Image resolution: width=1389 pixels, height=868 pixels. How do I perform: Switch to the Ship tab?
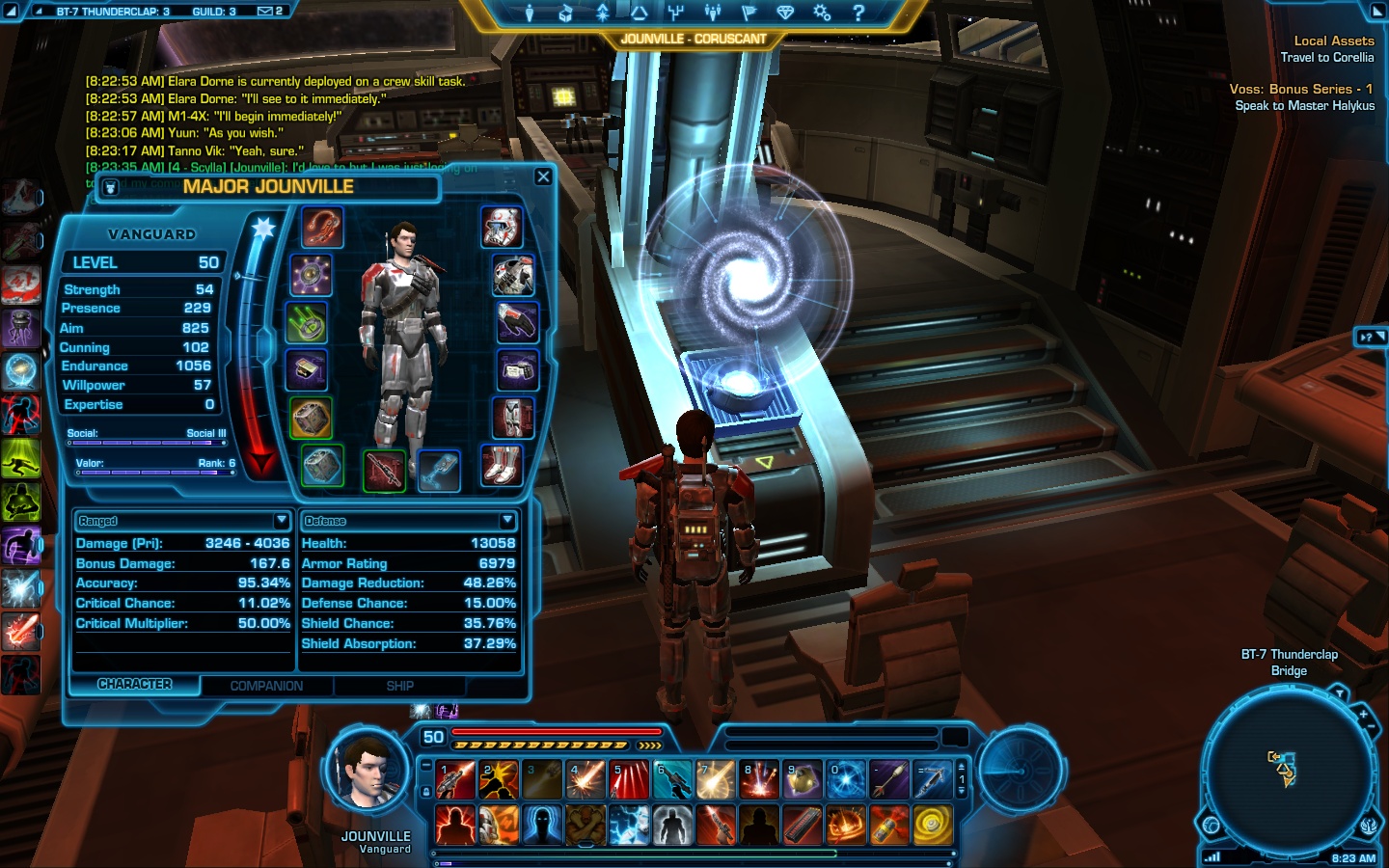pyautogui.click(x=399, y=686)
